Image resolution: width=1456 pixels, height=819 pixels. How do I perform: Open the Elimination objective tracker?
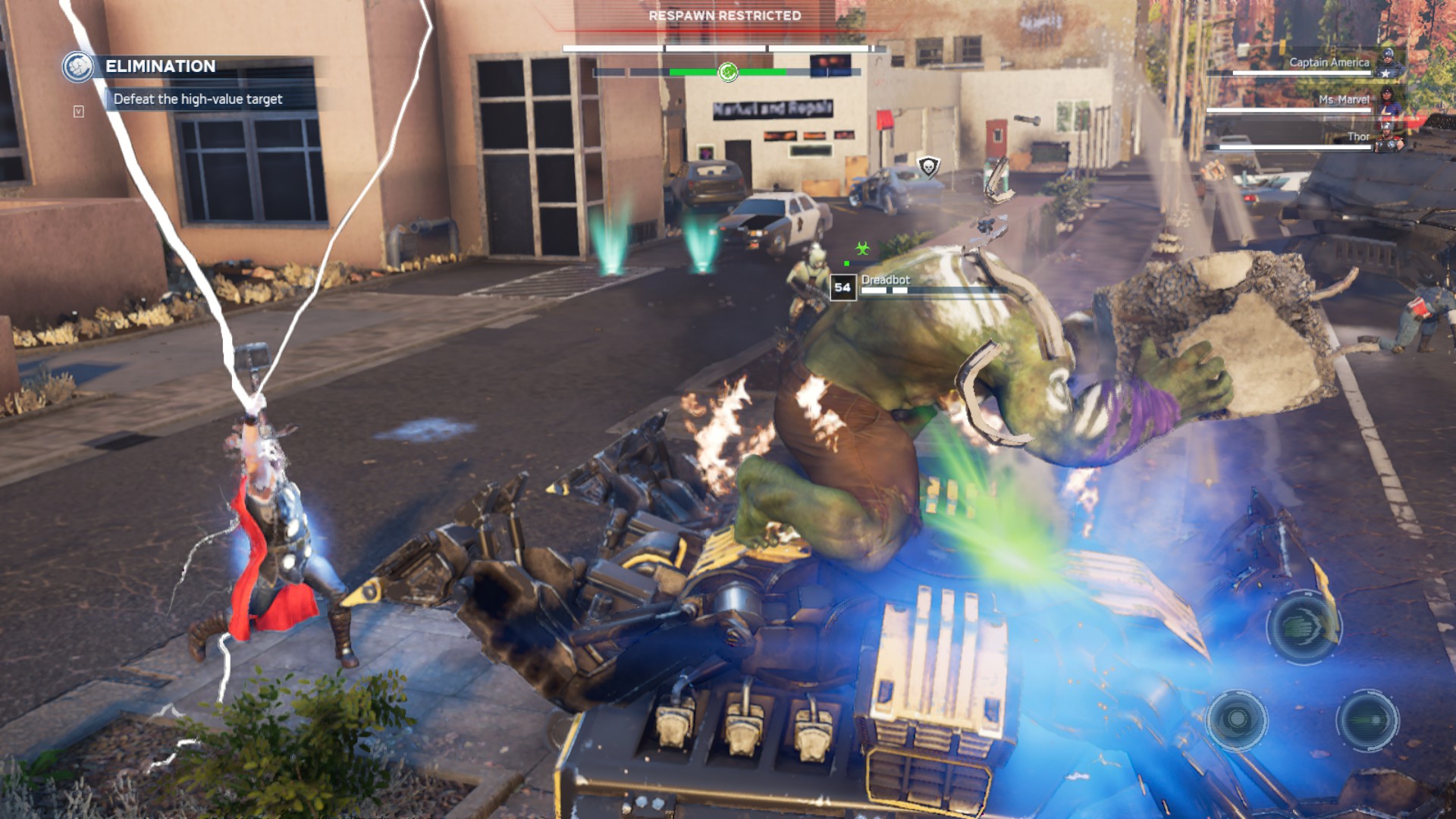click(161, 67)
